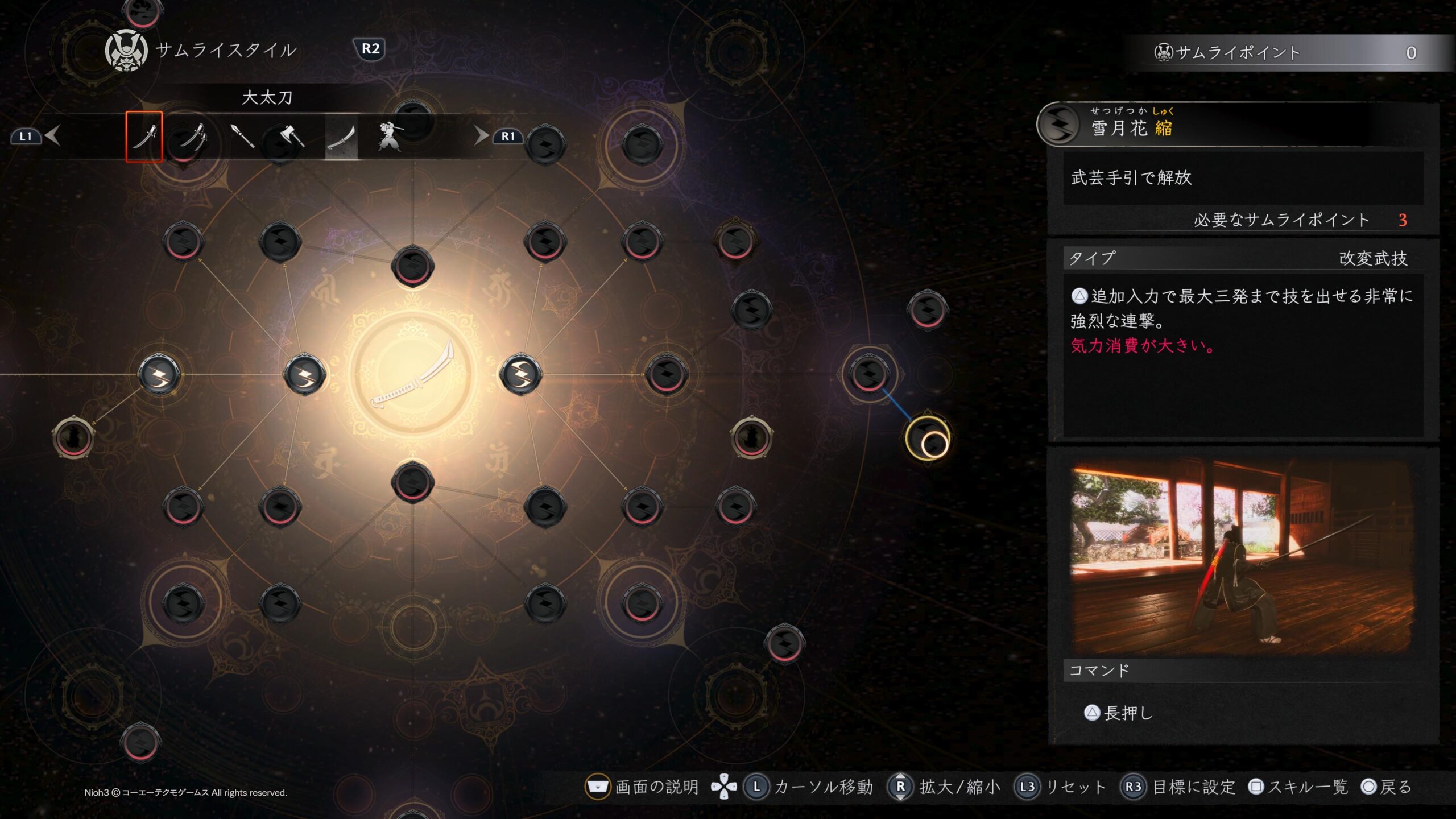The image size is (1456, 819).
Task: Choose the lit skill node right of odachi emblem
Action: click(x=520, y=374)
